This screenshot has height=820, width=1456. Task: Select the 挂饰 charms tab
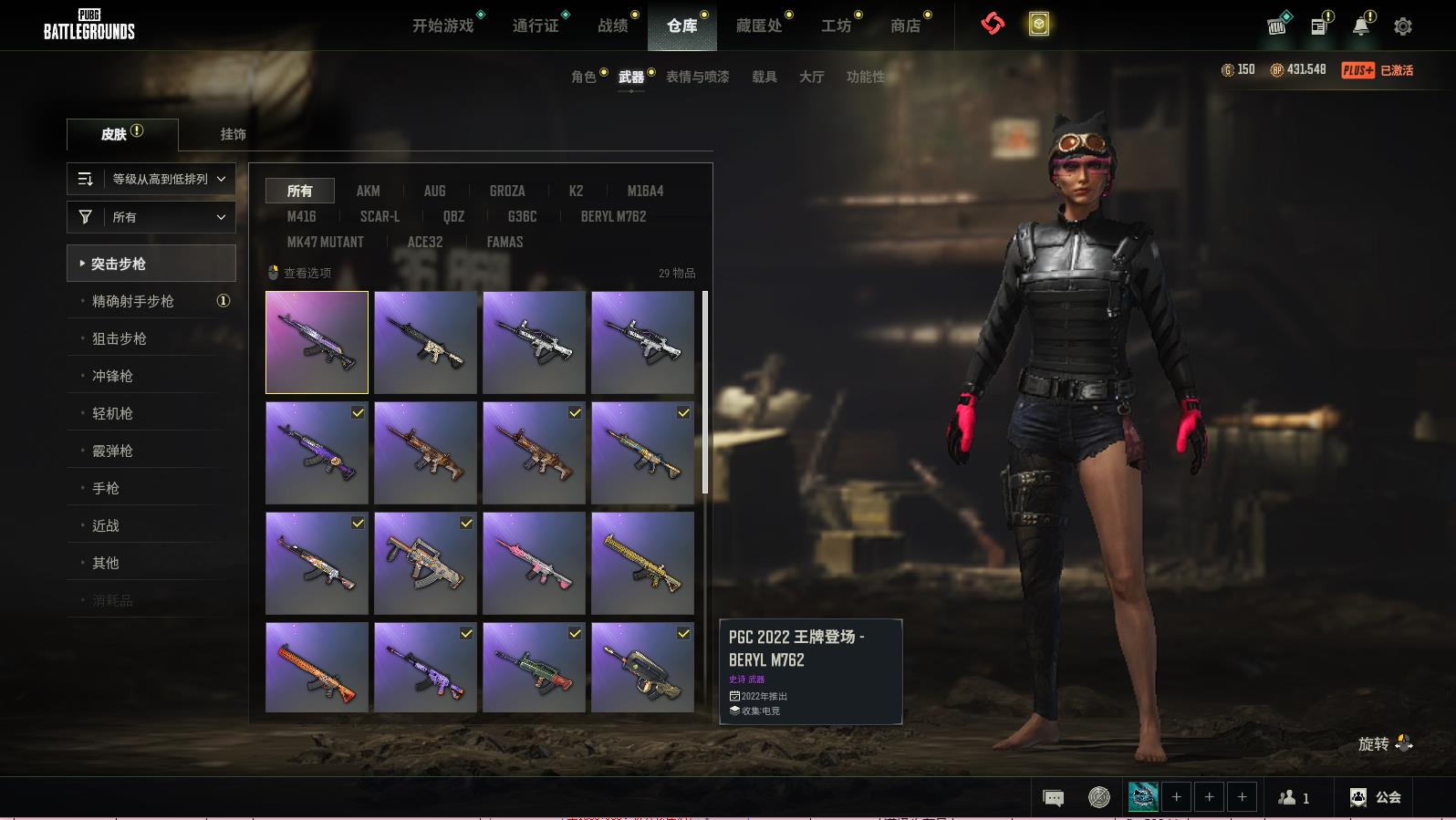tap(233, 134)
